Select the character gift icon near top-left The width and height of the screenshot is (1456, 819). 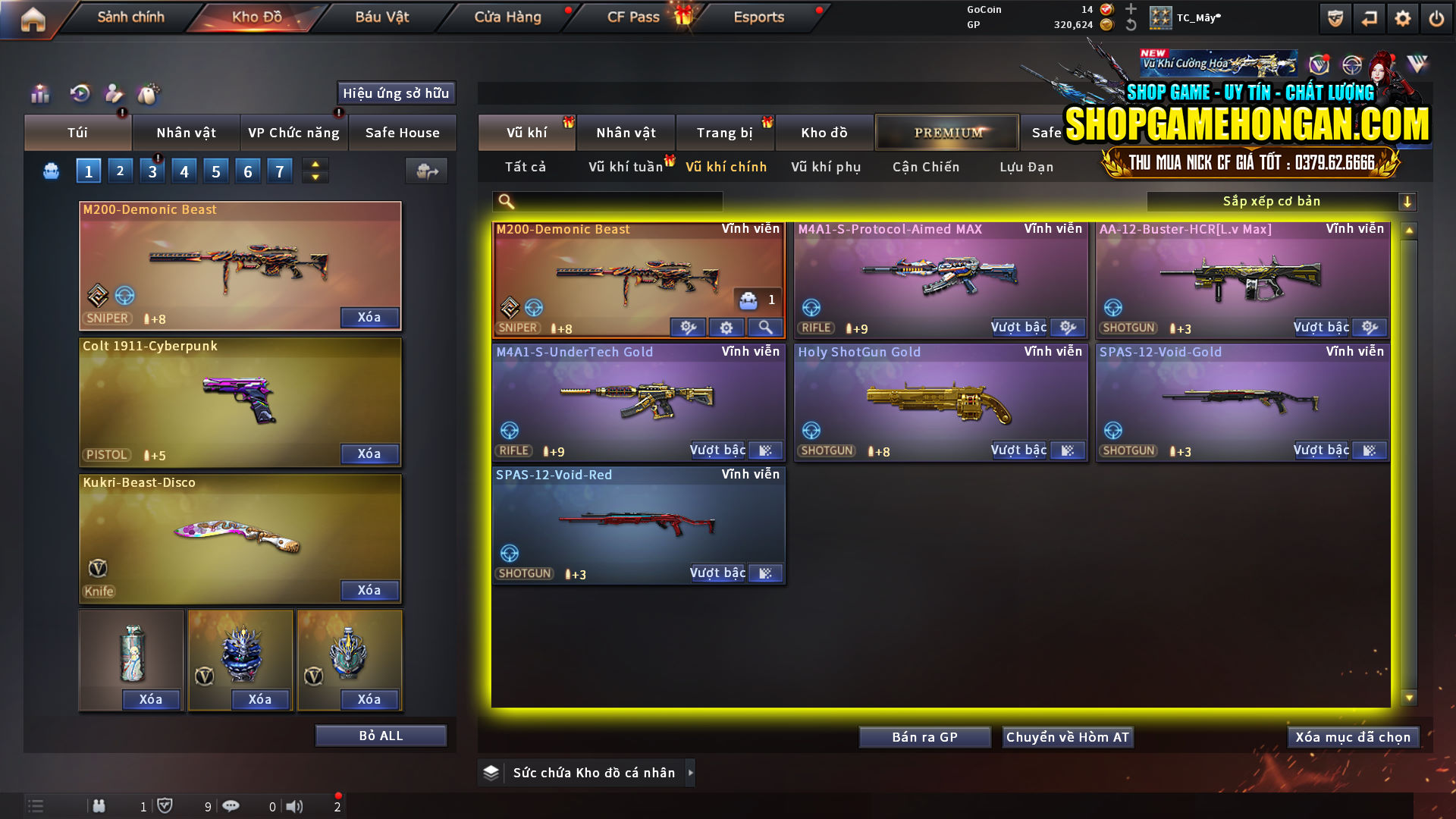click(114, 94)
